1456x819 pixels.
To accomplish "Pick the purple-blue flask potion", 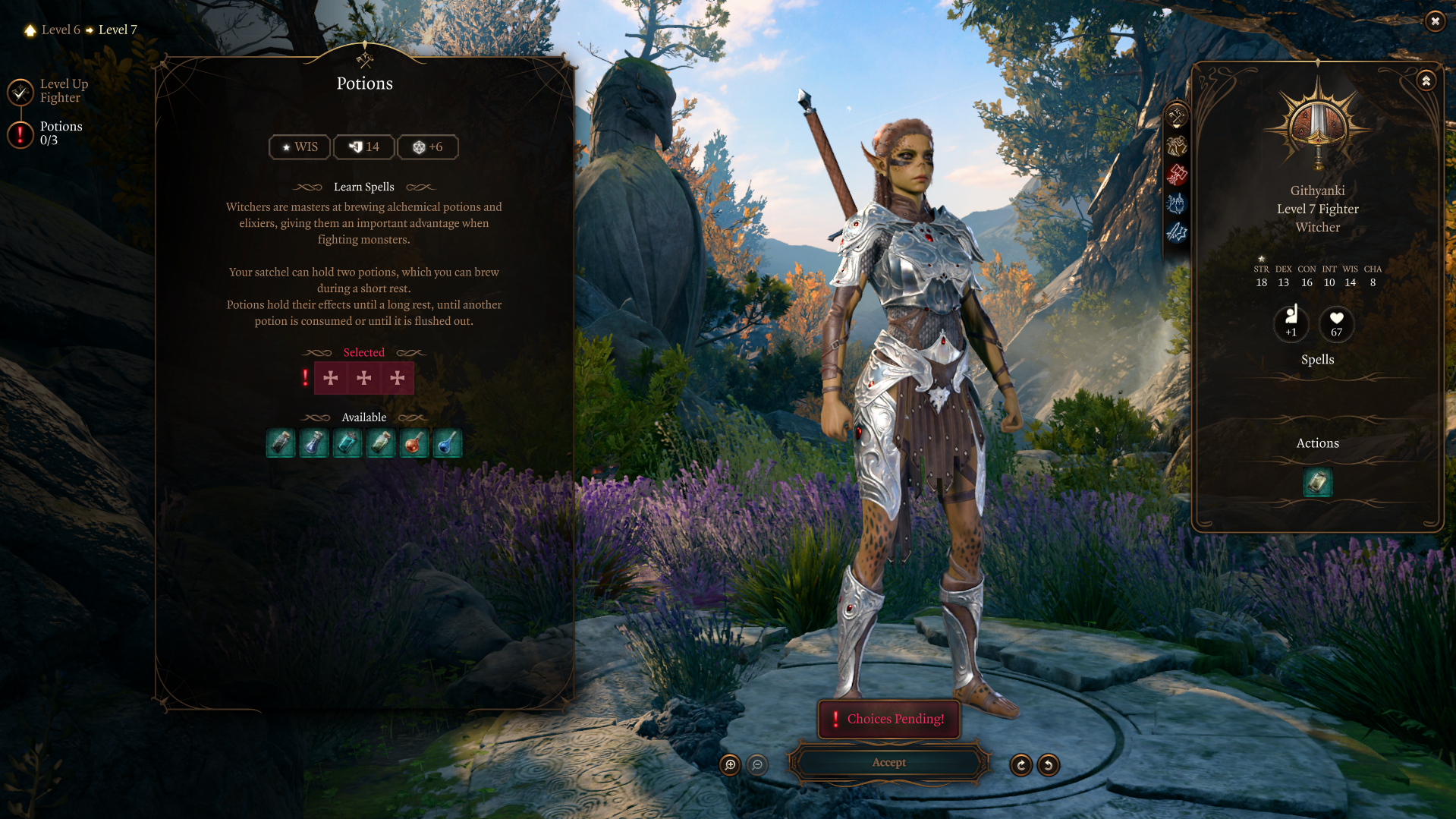I will tap(313, 443).
